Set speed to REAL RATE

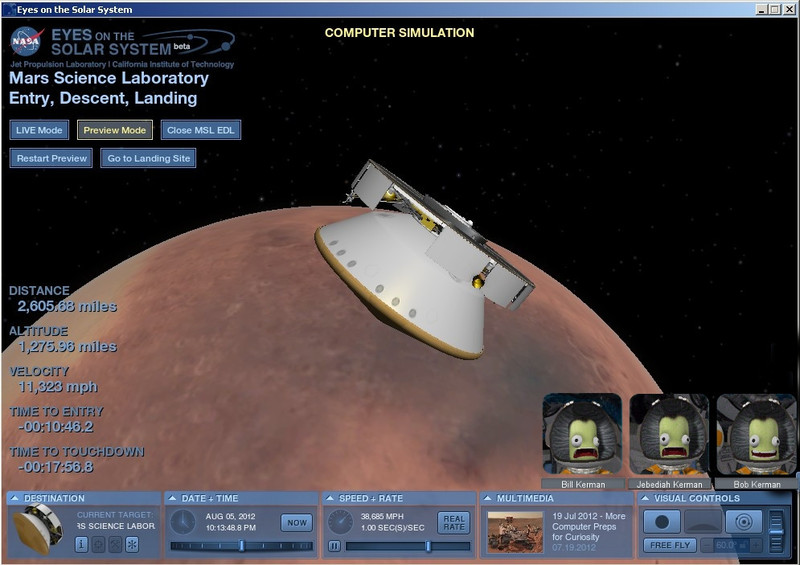point(454,522)
